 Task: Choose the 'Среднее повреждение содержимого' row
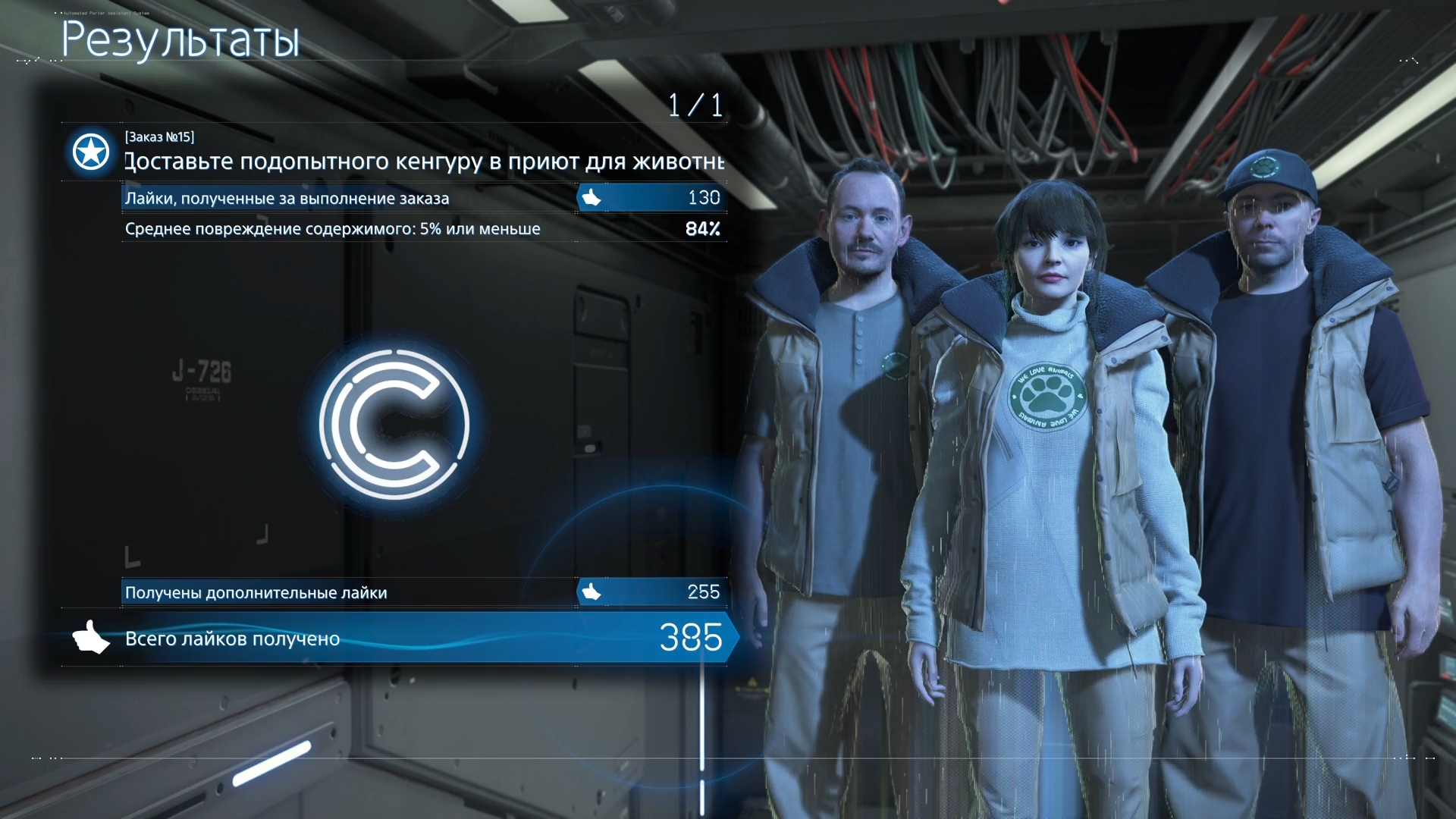[423, 228]
